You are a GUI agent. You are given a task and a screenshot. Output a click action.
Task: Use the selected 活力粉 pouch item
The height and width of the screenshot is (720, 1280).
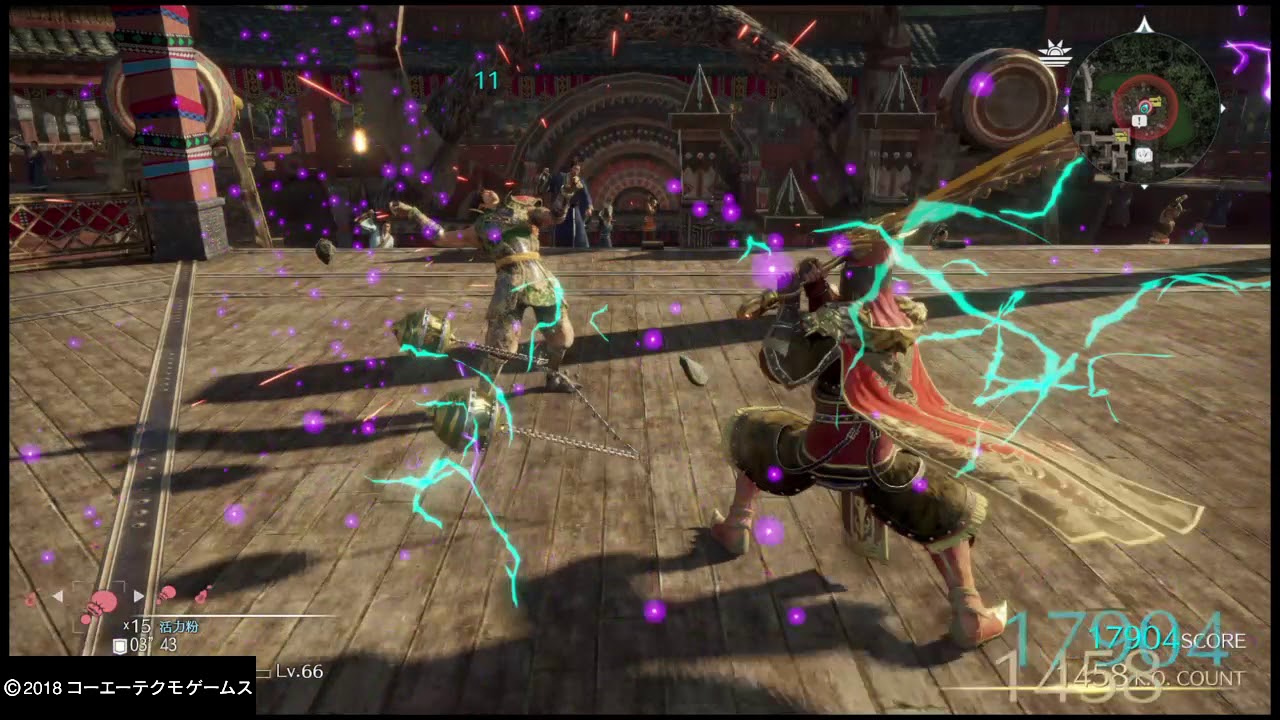click(100, 601)
